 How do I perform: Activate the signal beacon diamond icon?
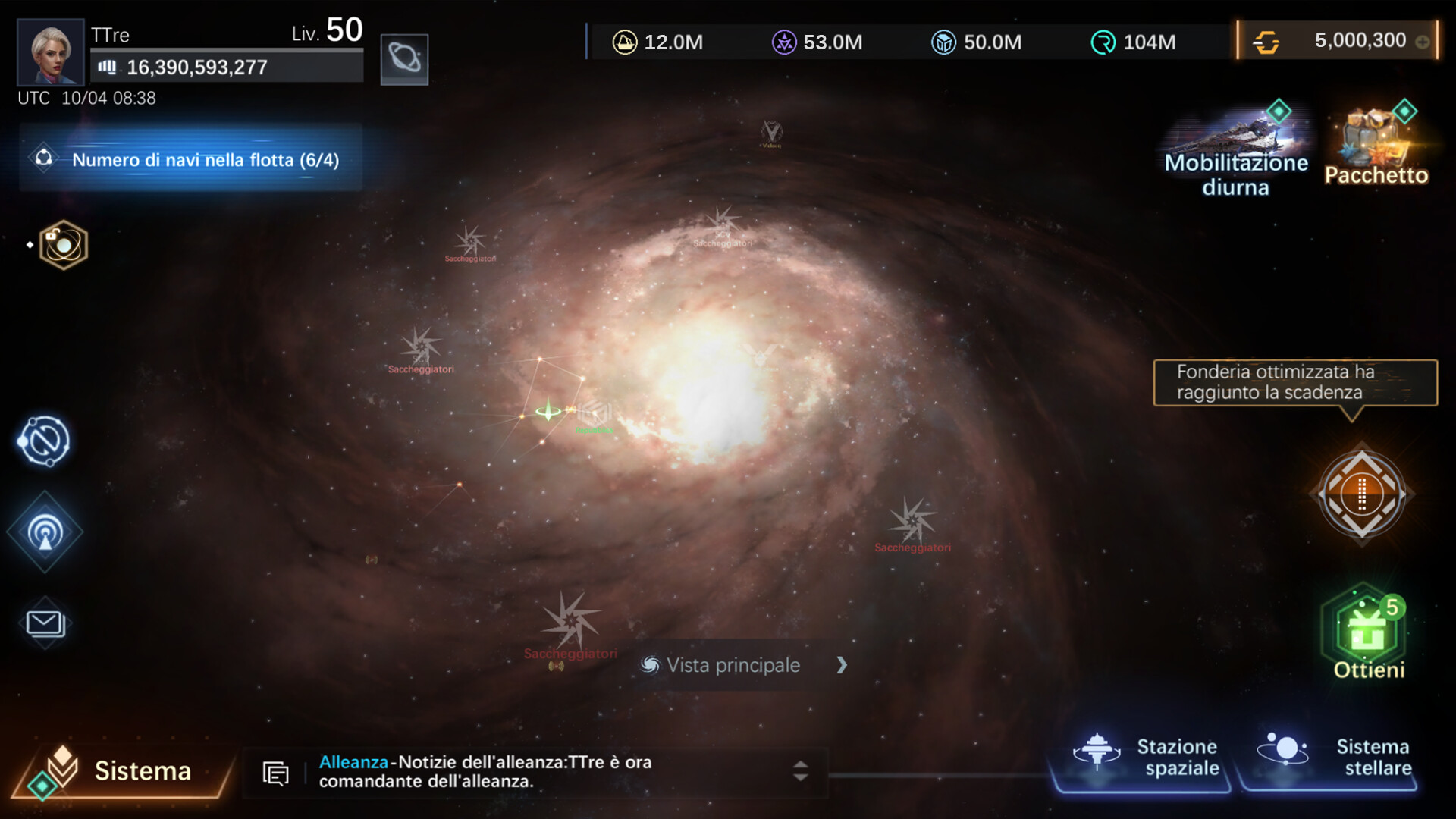click(45, 532)
